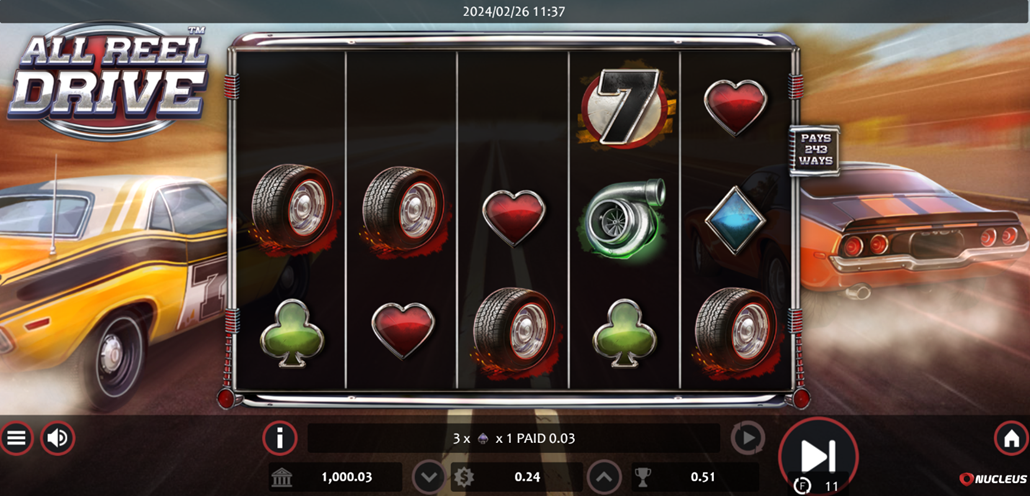Viewport: 1030px width, 496px height.
Task: Increase the bet with the up arrow
Action: [604, 477]
